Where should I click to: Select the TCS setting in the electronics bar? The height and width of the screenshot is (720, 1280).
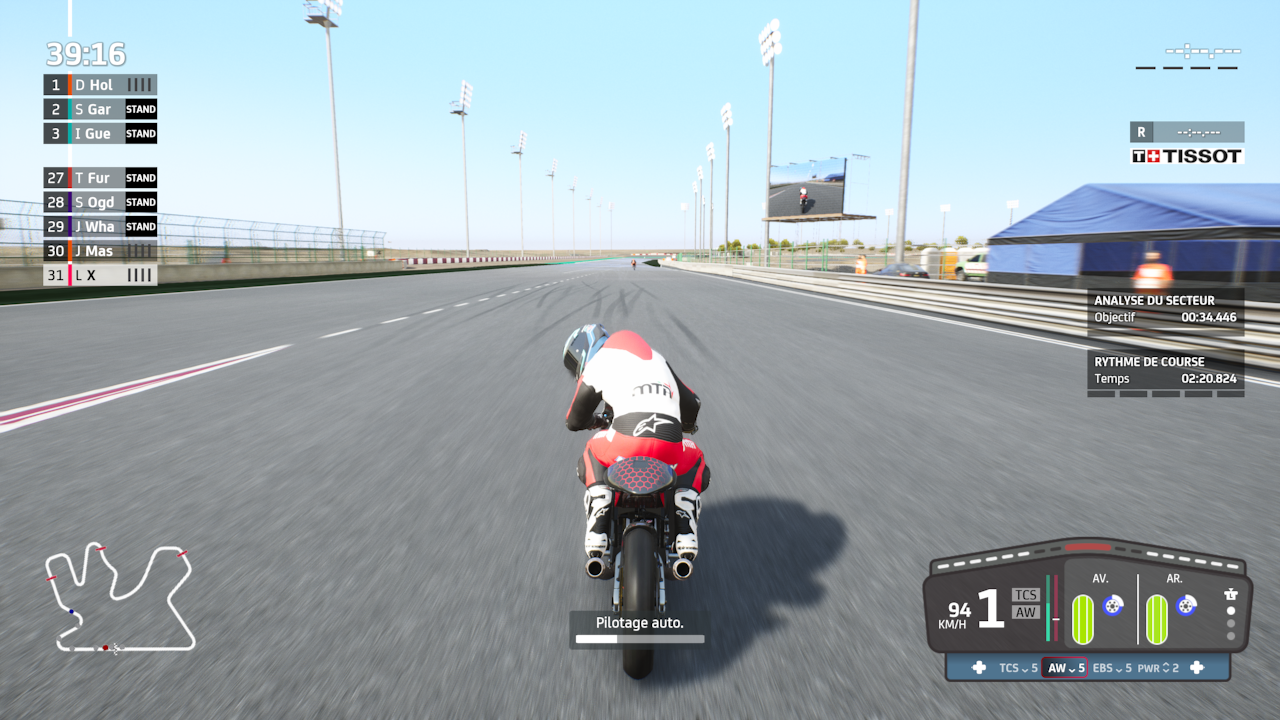click(1018, 668)
